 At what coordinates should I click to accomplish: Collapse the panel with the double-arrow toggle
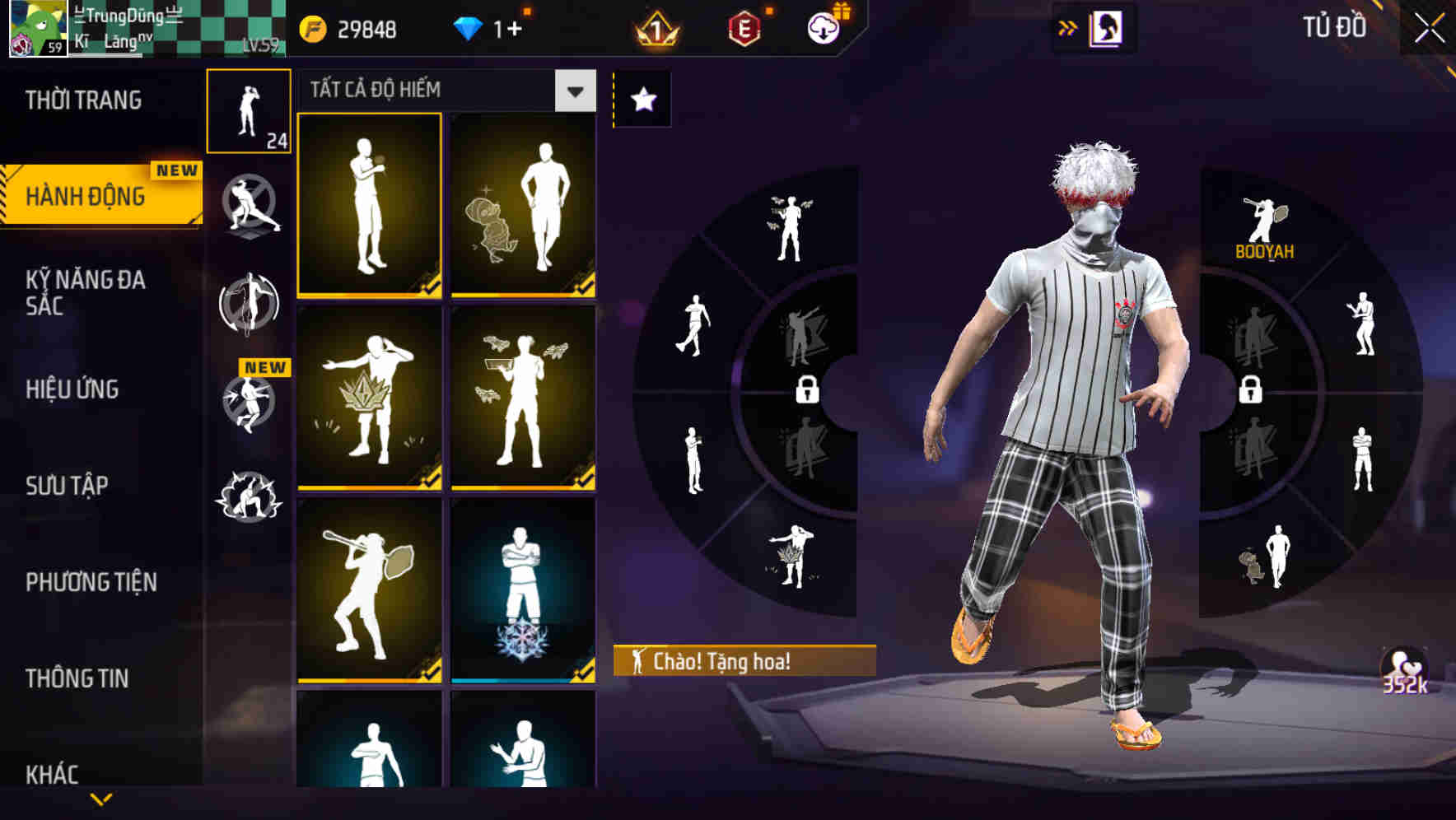pos(1066,26)
